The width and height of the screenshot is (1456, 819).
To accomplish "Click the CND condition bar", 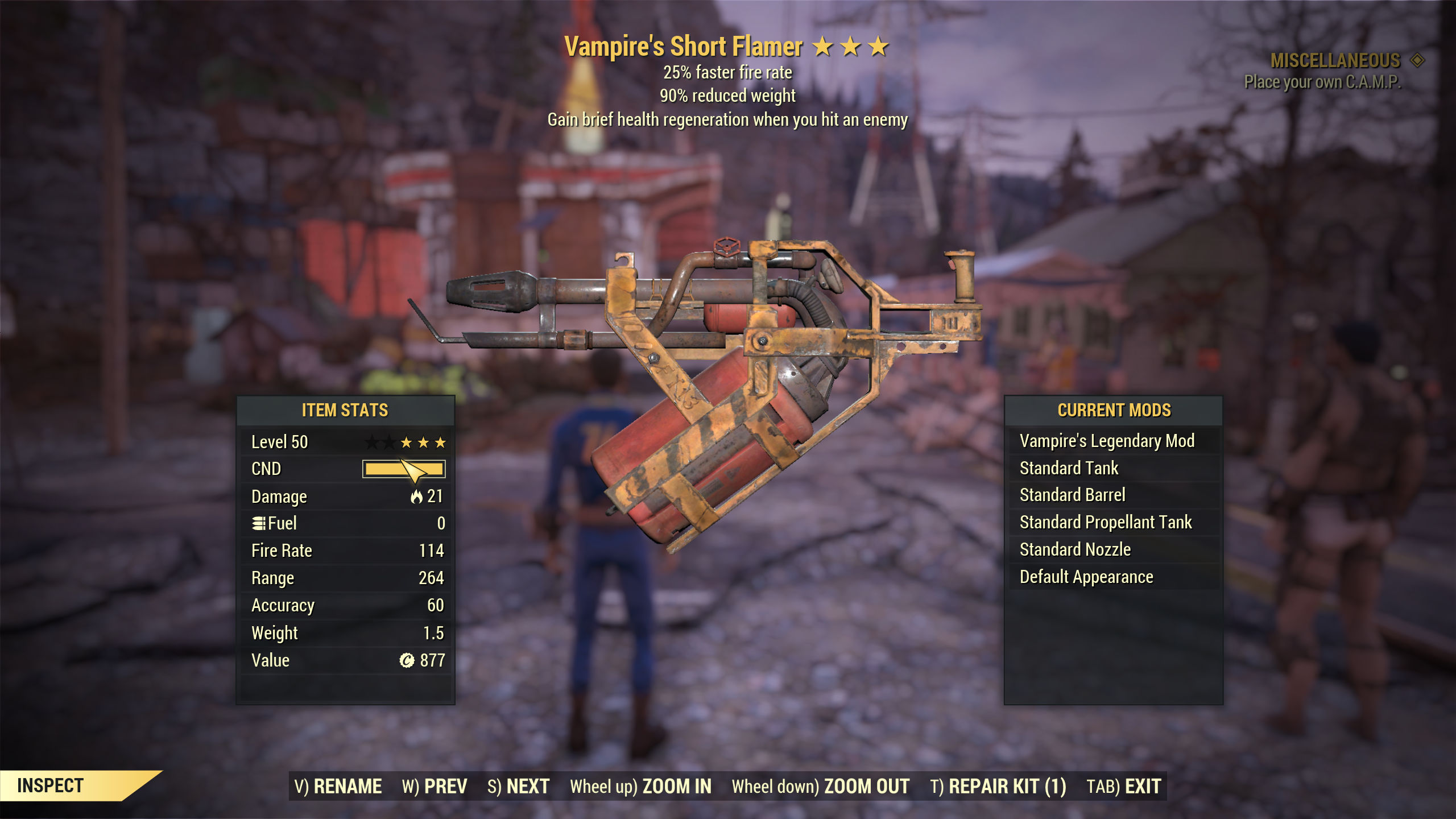I will coord(406,468).
